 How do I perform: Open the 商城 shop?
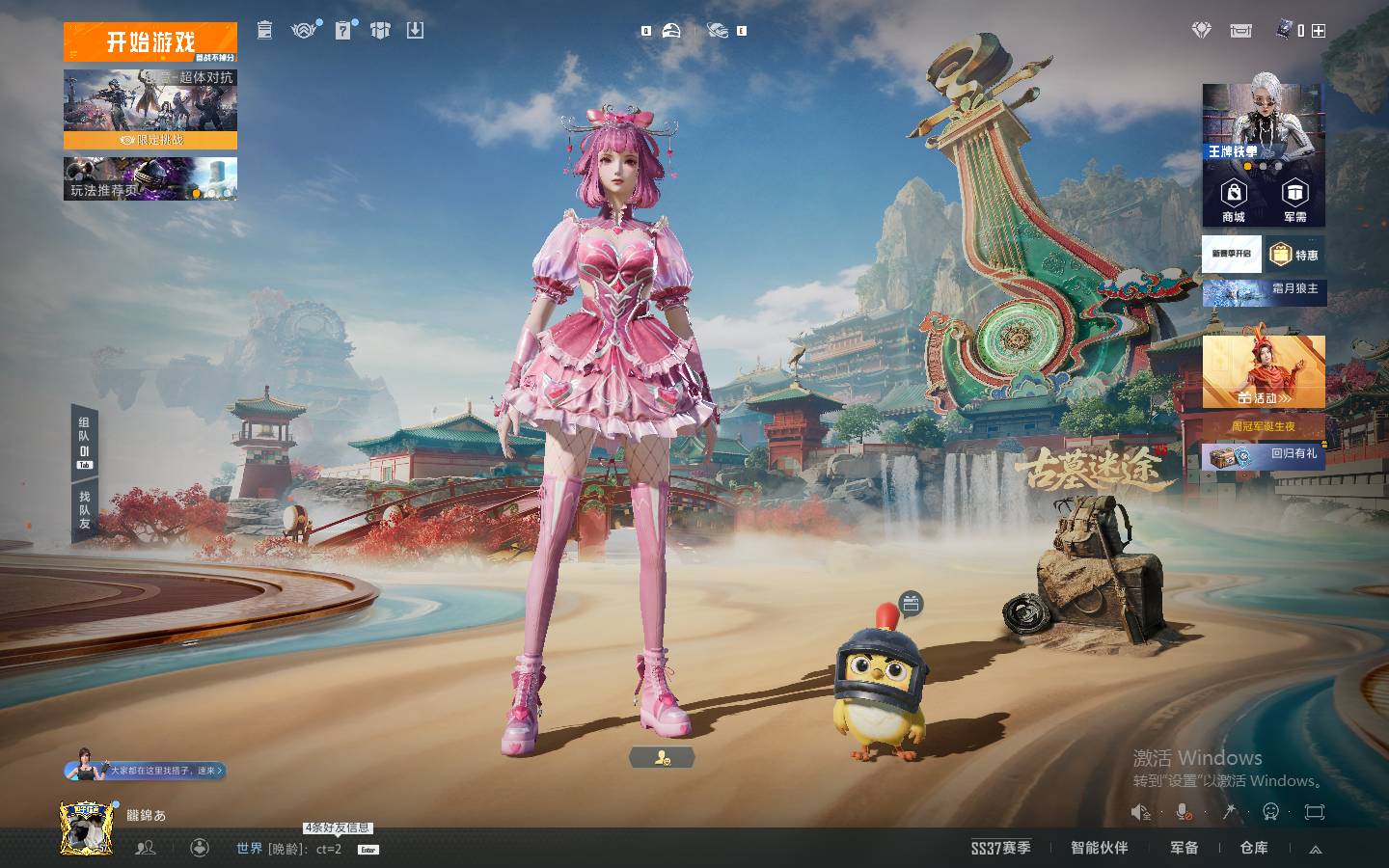1234,201
